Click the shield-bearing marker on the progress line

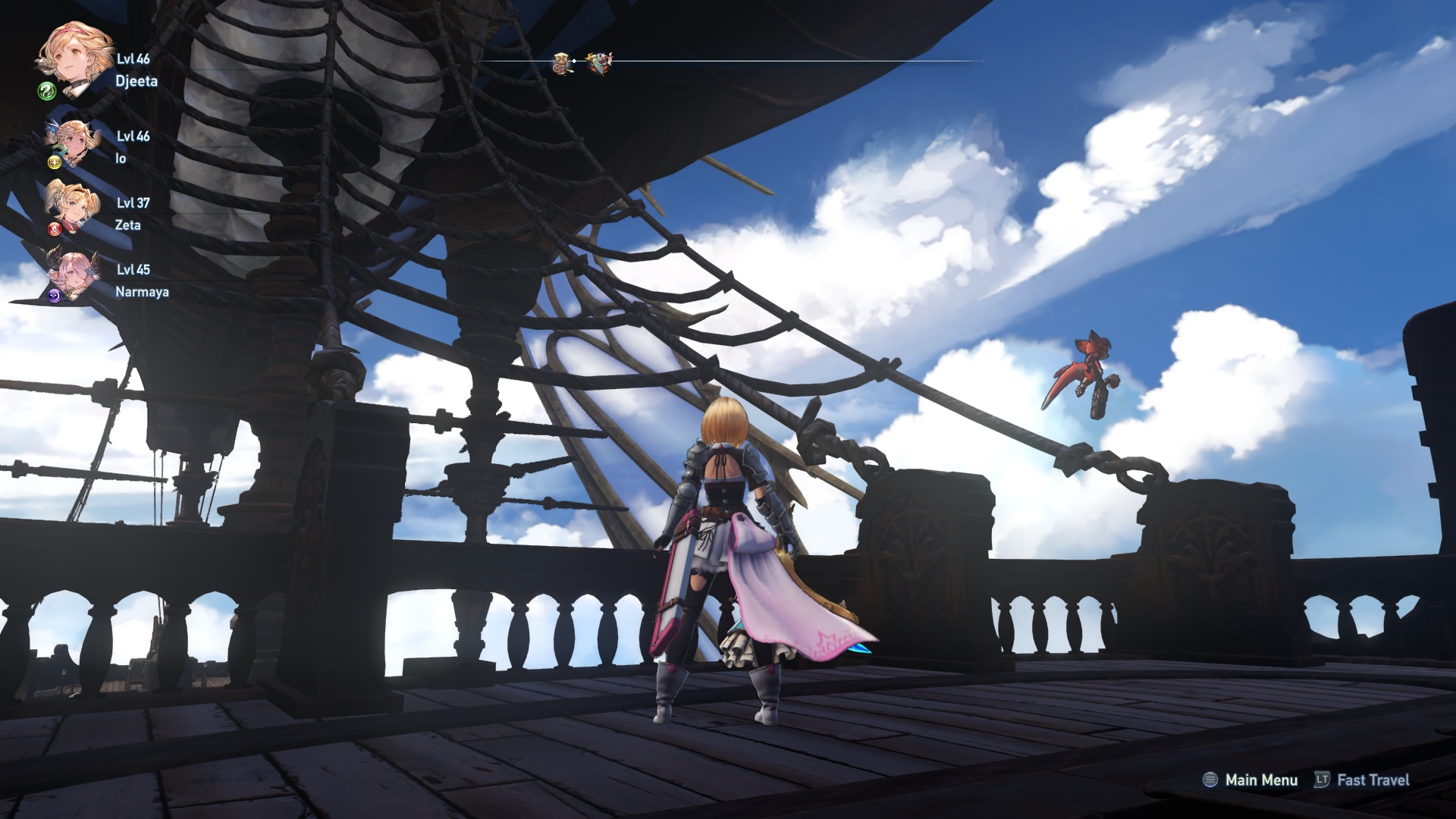561,62
